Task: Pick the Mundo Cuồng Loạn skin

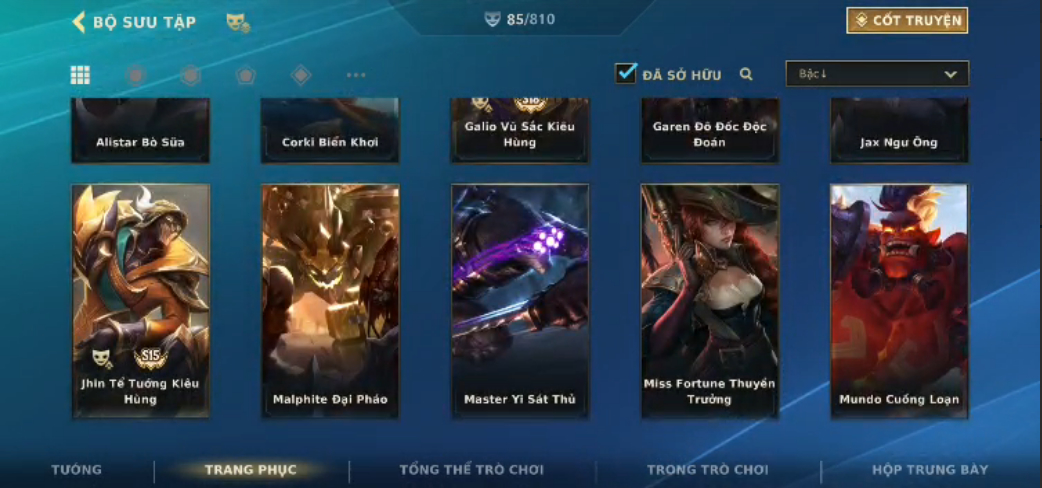Action: point(899,300)
